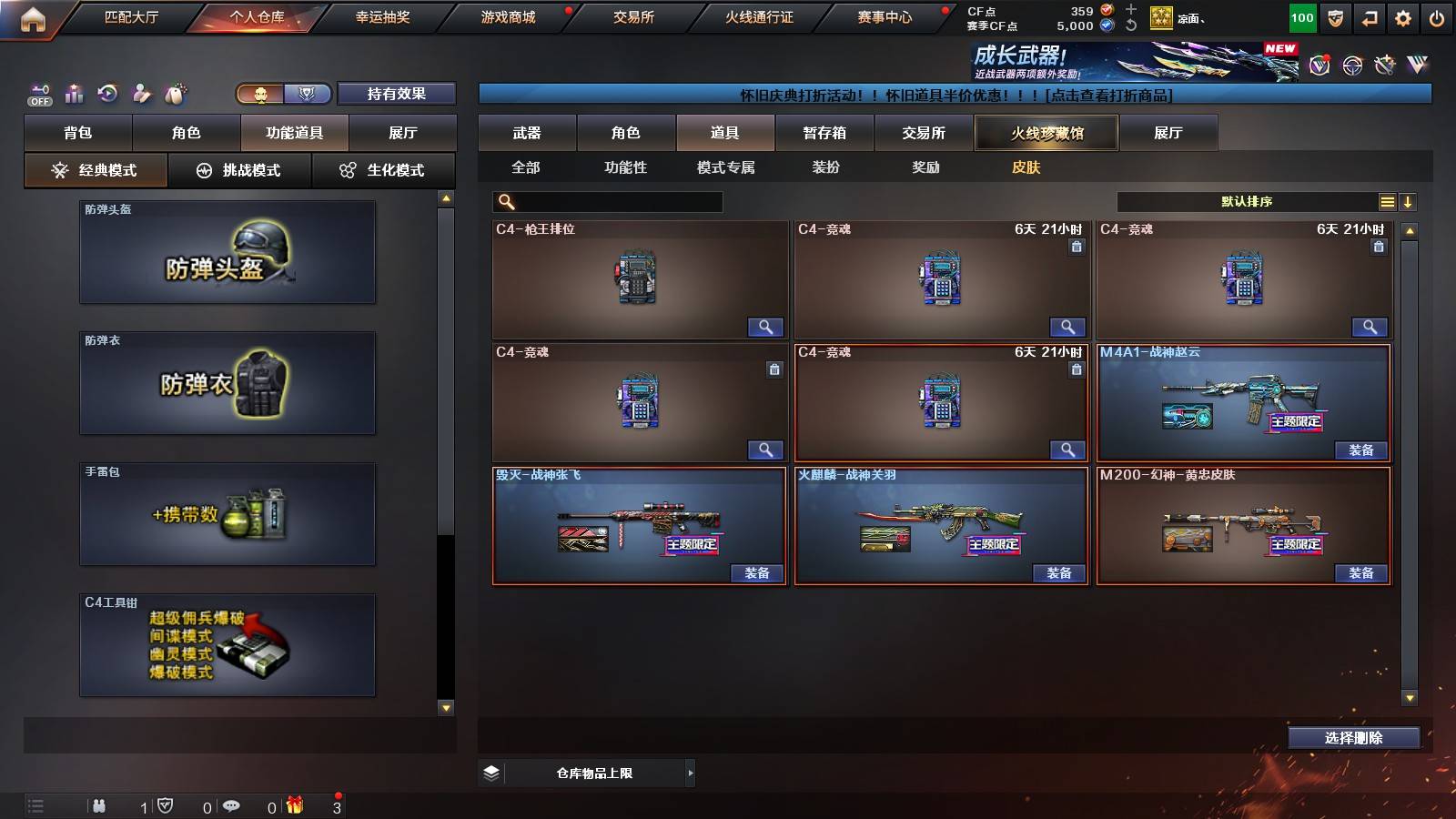Click the friends icon in the bottom bar
Image resolution: width=1456 pixels, height=819 pixels.
[x=100, y=805]
